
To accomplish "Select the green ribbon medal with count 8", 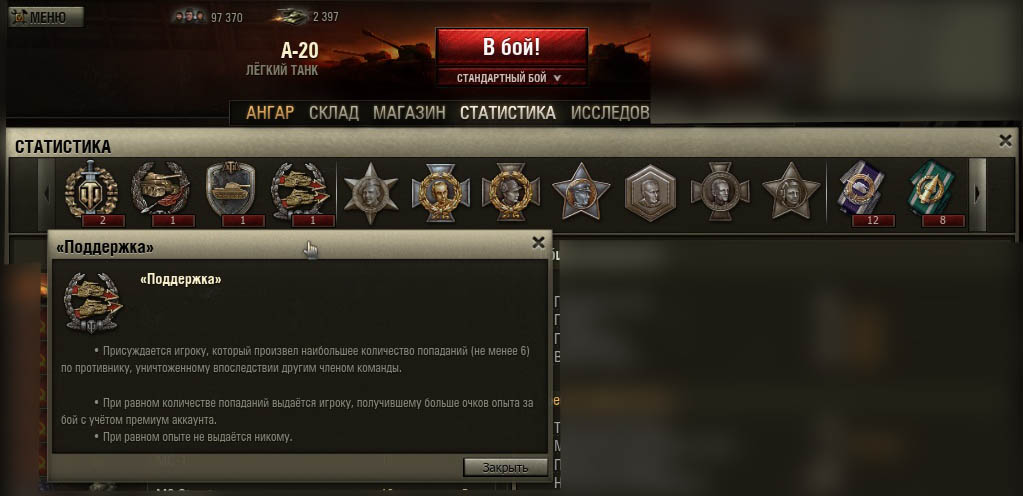I will 929,190.
